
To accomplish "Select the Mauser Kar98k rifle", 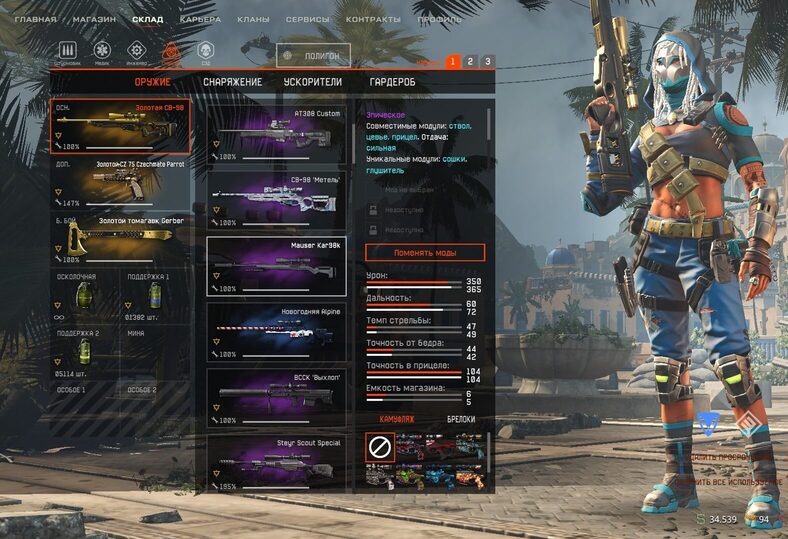I will click(276, 266).
